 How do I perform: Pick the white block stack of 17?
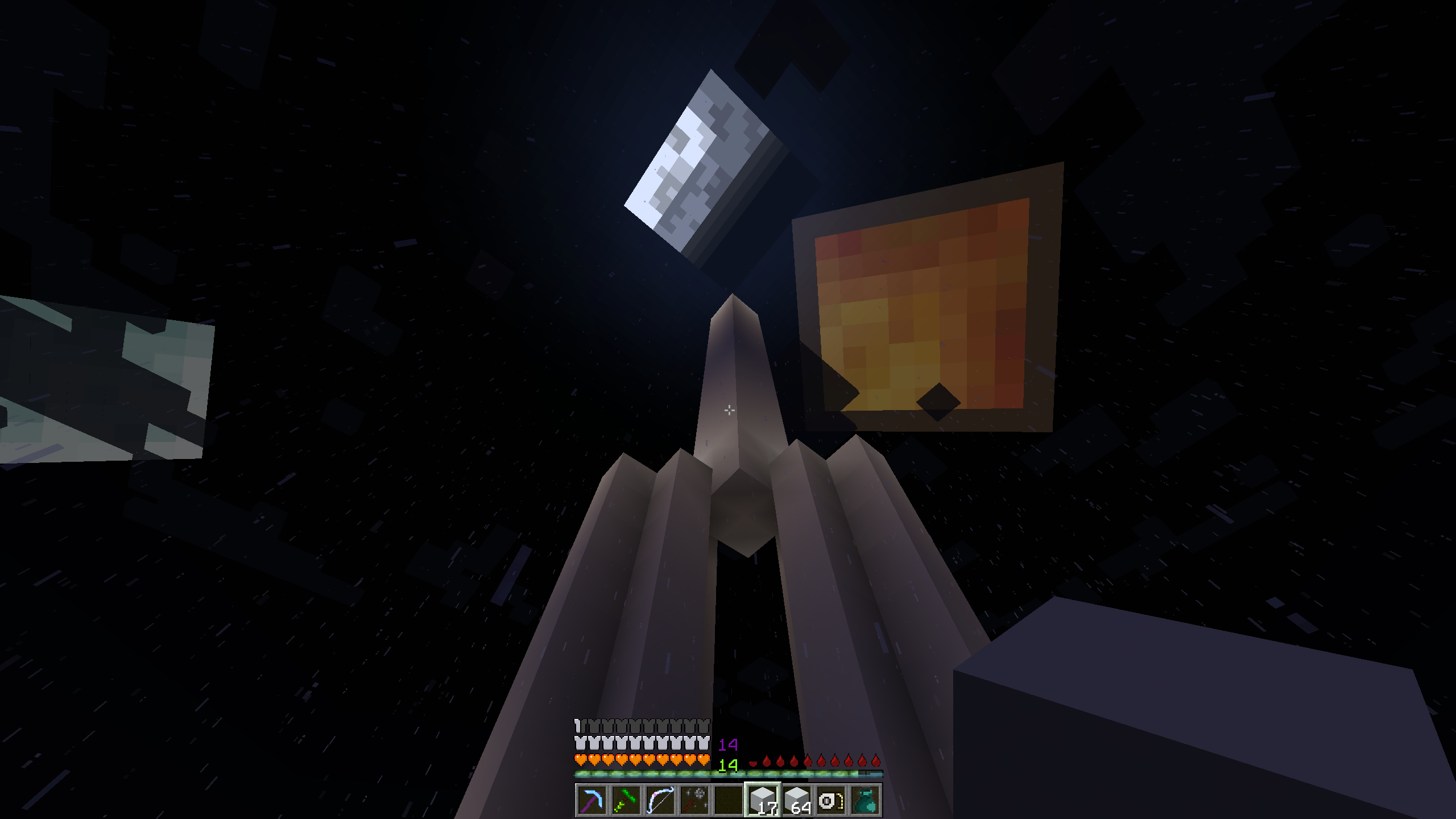763,801
